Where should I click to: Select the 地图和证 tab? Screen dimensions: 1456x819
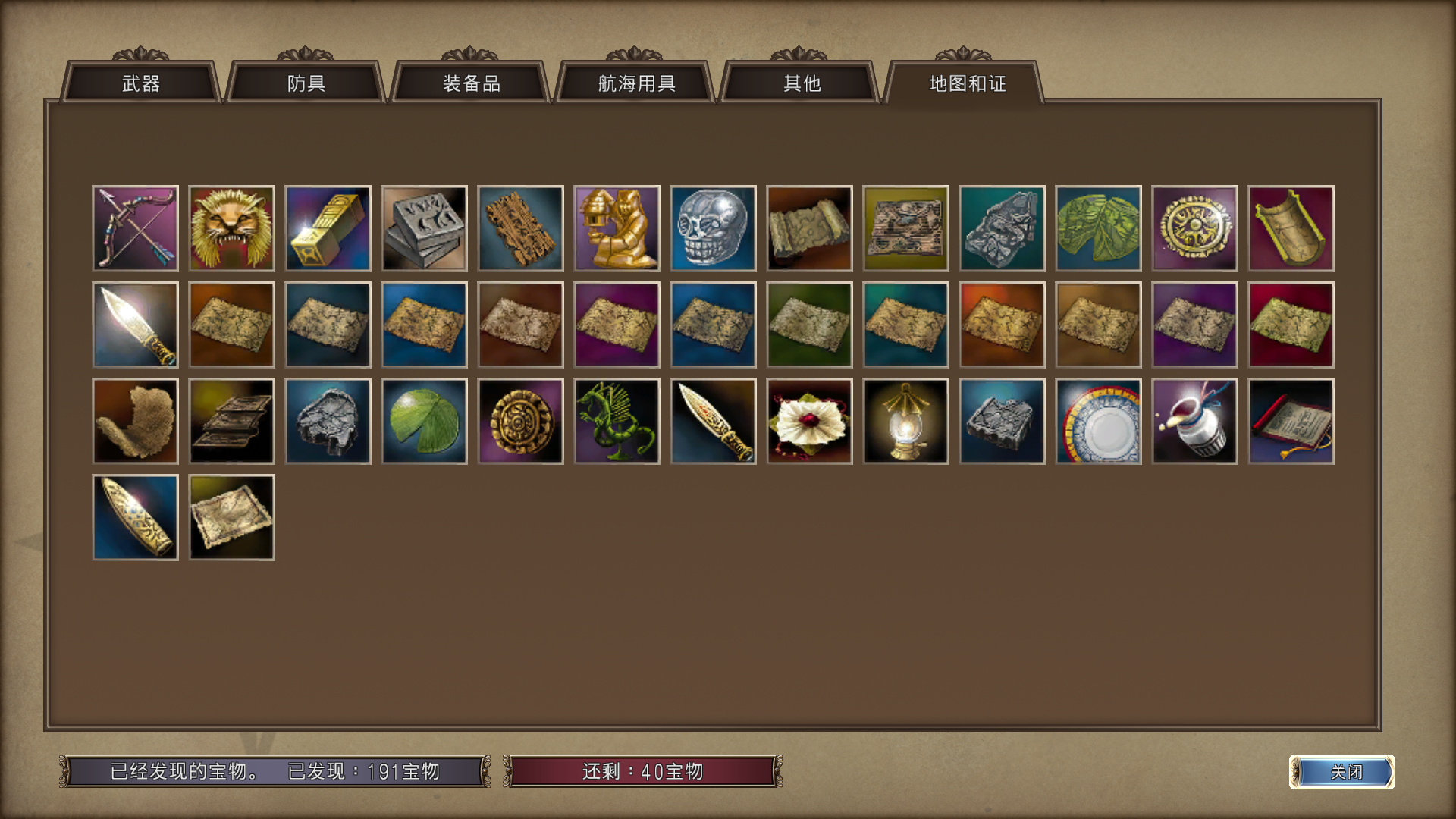click(x=967, y=83)
